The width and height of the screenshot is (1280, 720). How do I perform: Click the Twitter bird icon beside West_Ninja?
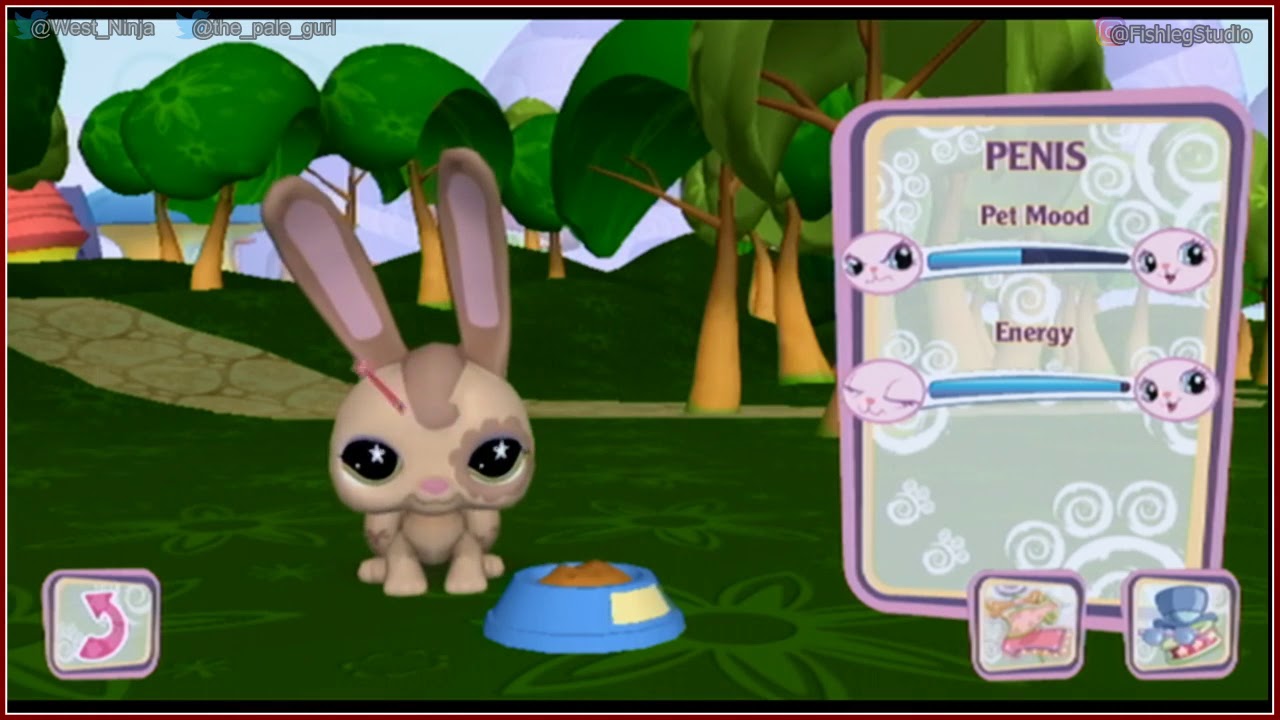(x=20, y=24)
